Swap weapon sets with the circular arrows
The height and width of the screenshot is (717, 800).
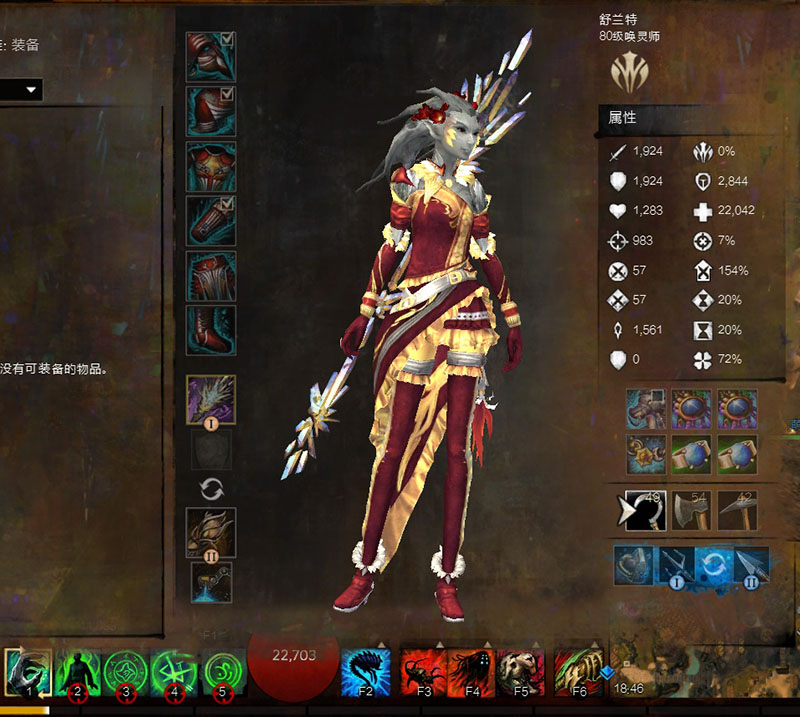211,489
